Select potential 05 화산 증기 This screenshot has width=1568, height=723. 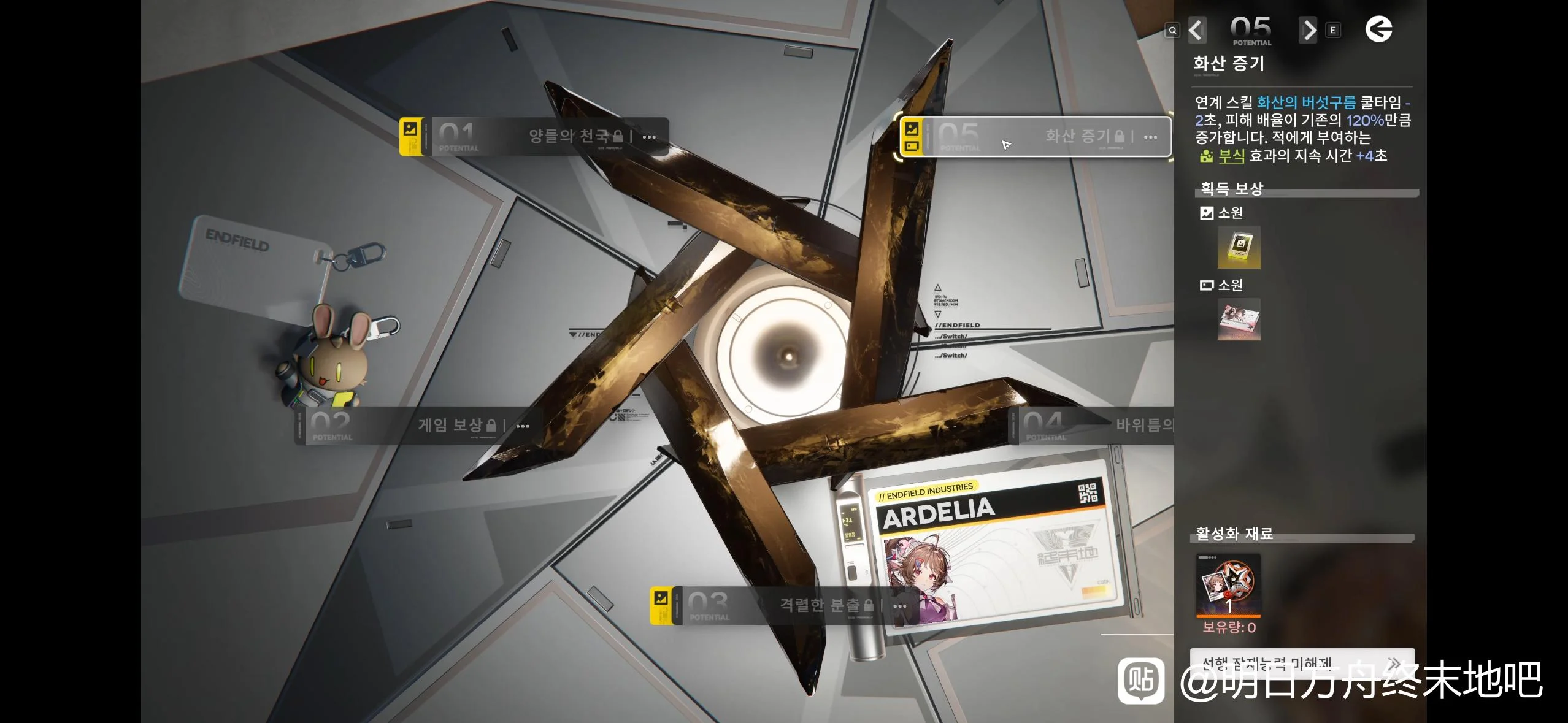tap(1037, 136)
